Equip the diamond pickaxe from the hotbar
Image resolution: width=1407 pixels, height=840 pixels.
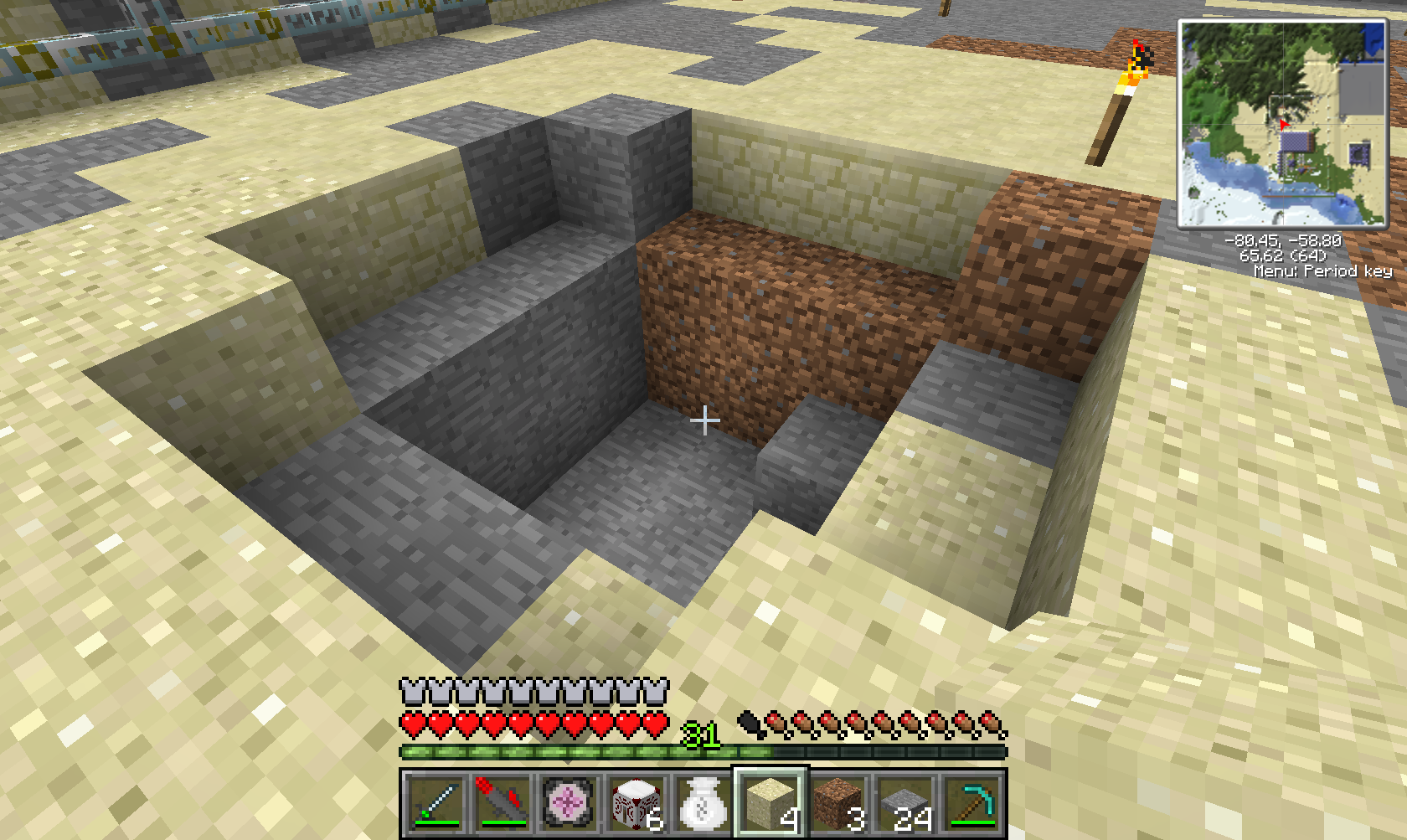(971, 803)
